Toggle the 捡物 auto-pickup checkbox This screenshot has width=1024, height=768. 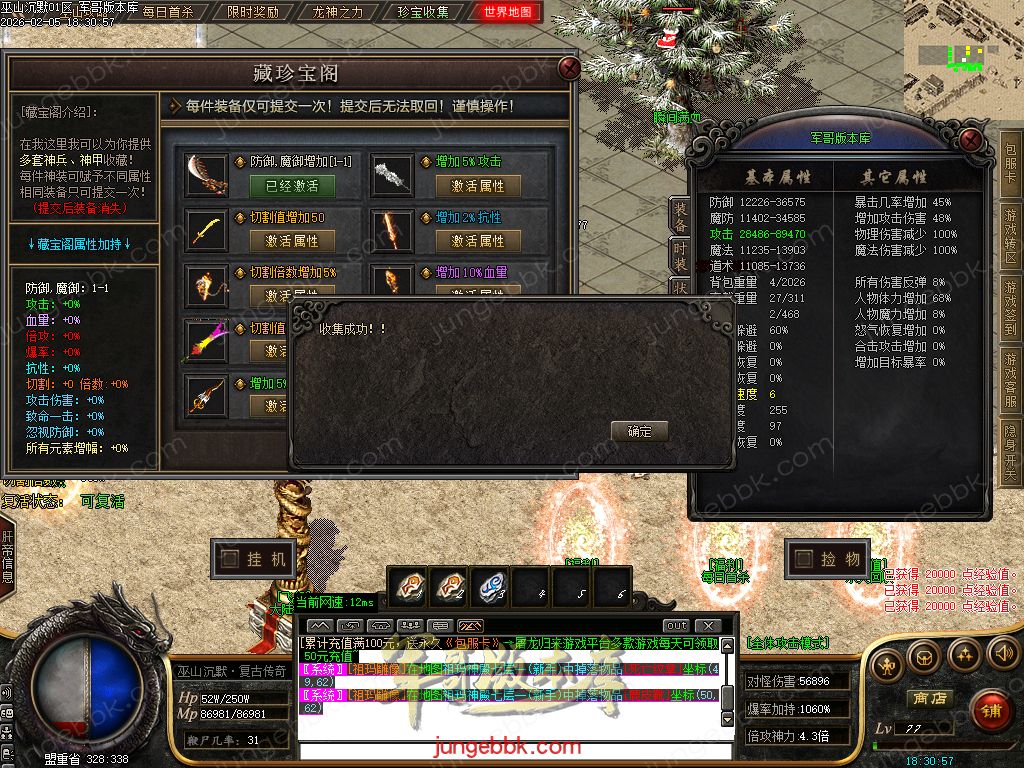[x=803, y=559]
